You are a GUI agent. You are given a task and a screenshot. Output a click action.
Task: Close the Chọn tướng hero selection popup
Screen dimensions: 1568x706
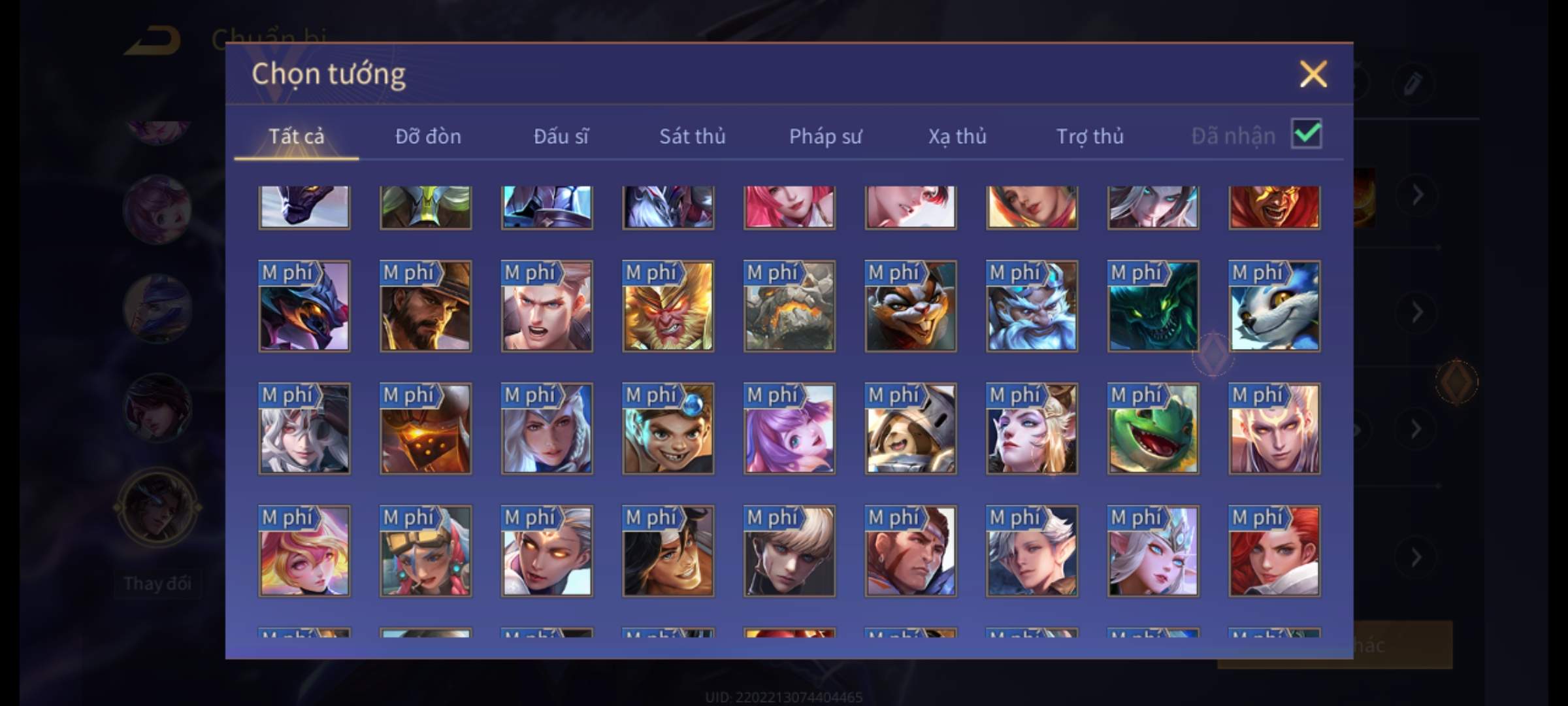coord(1313,74)
